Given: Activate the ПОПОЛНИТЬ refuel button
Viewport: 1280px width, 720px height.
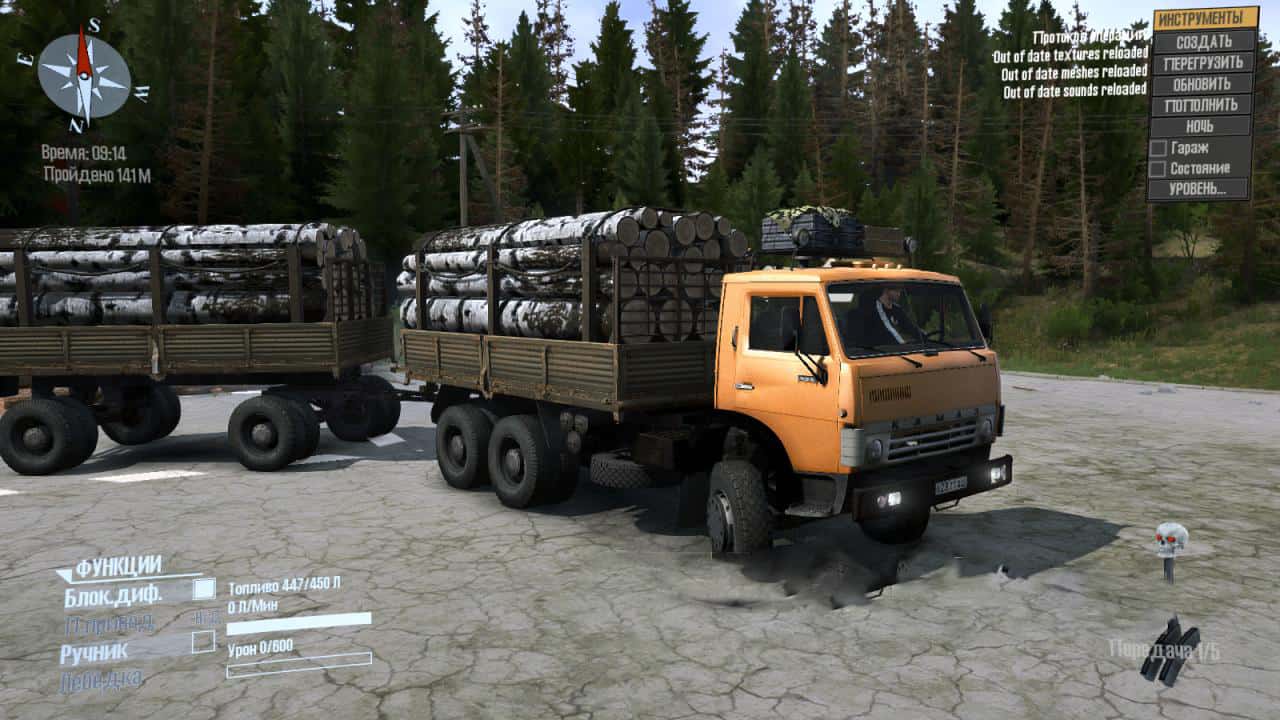Looking at the screenshot, I should coord(1203,104).
